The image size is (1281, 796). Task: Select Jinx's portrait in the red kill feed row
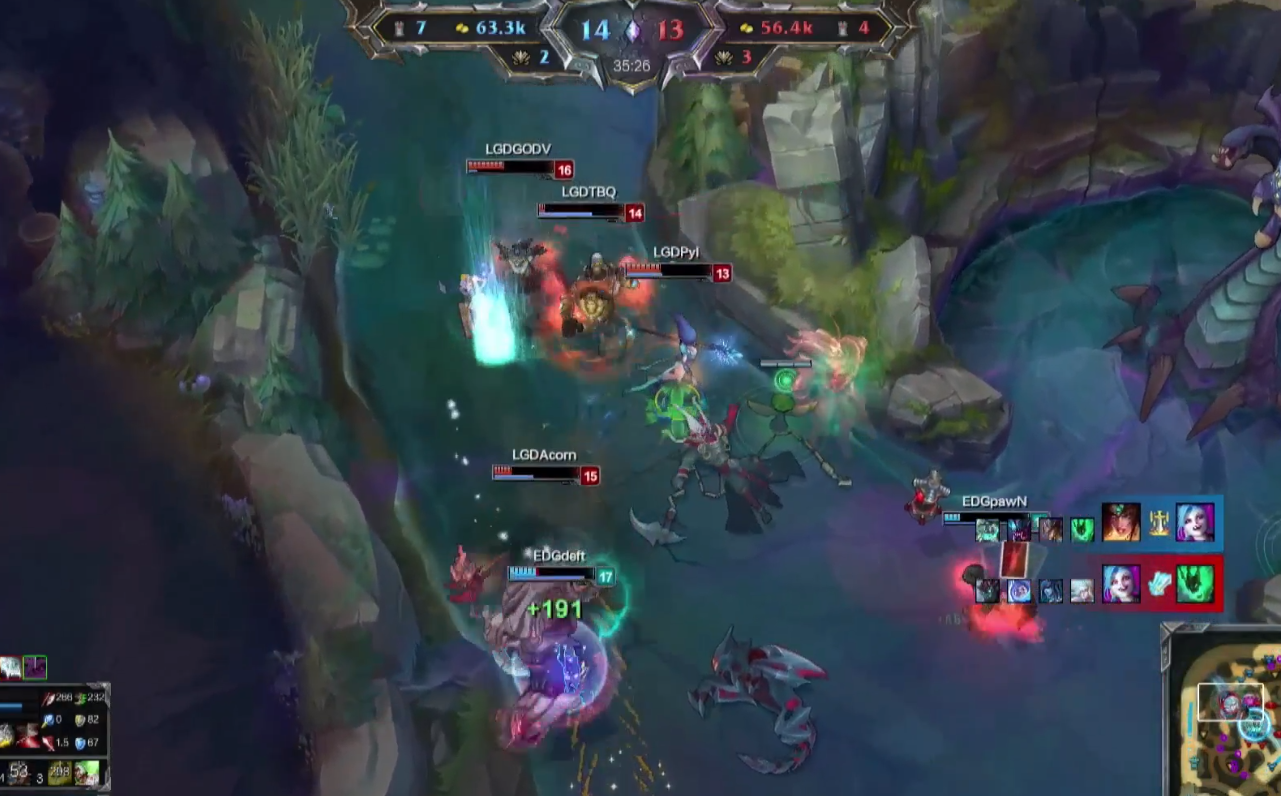click(1121, 584)
